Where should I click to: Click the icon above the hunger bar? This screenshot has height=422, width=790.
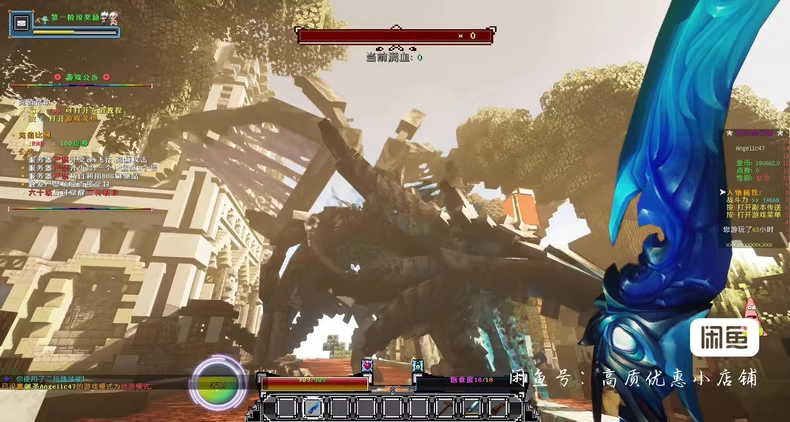[x=418, y=366]
